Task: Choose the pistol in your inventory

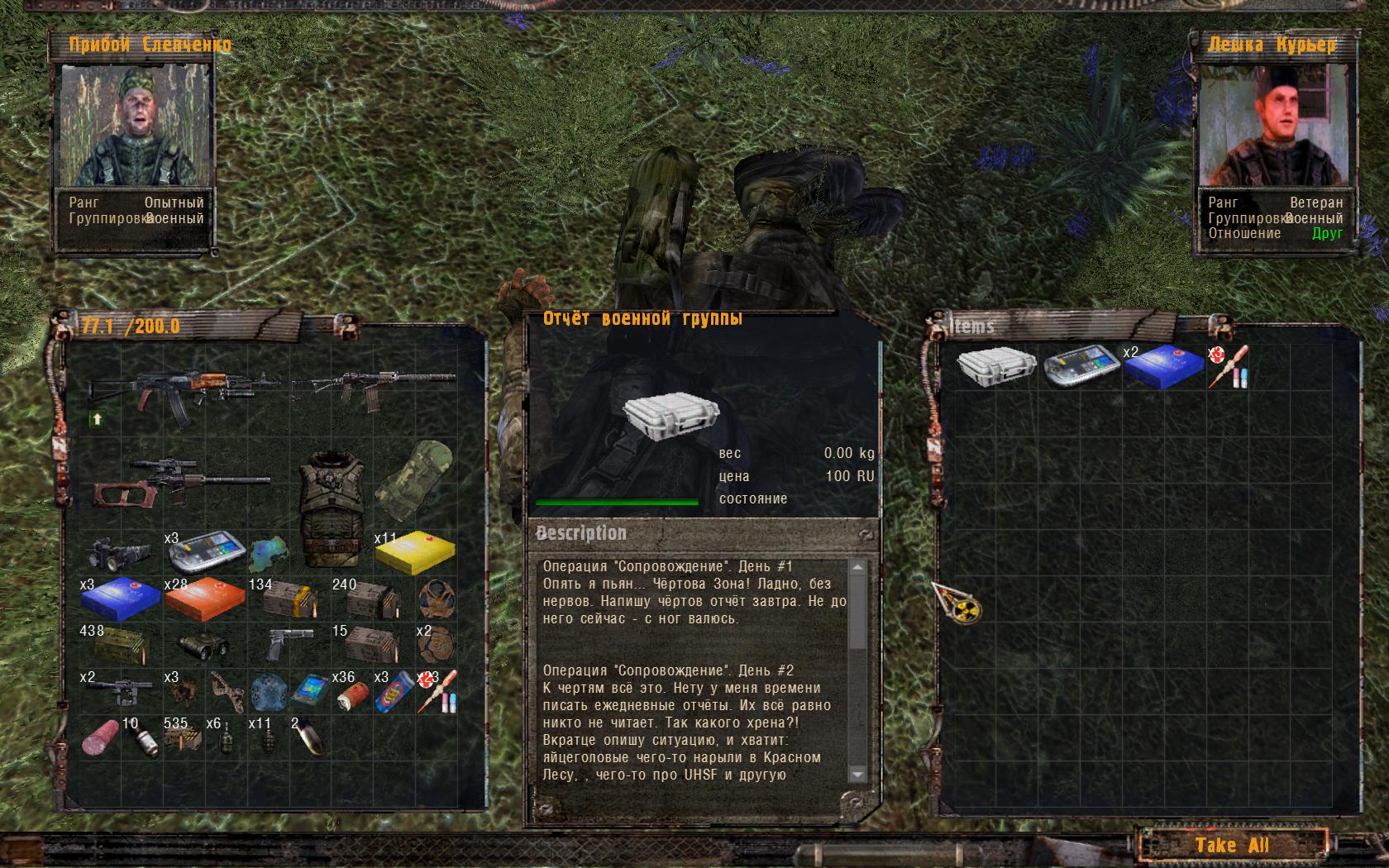Action: [x=290, y=643]
